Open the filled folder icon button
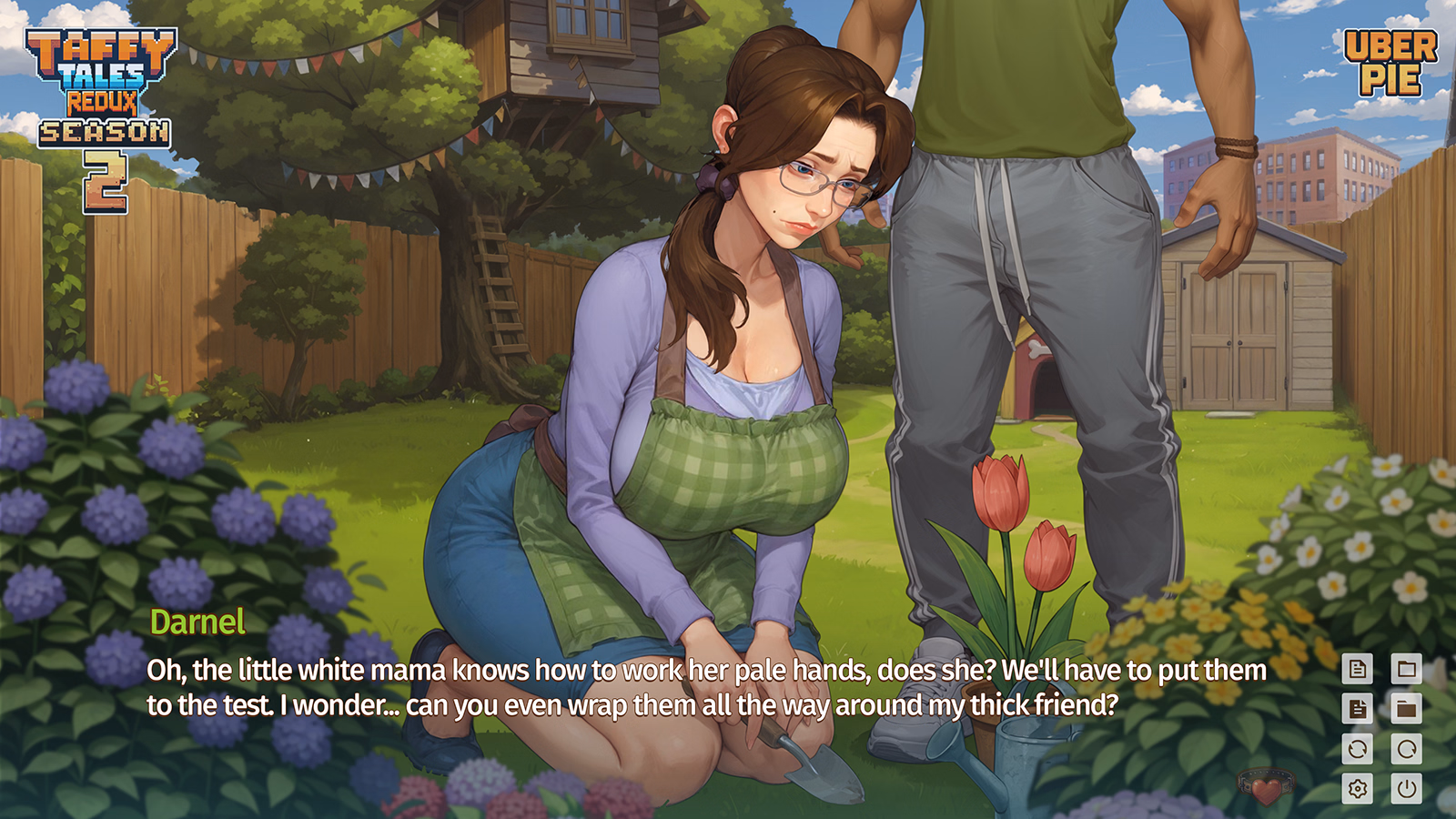The width and height of the screenshot is (1456, 819). tap(1406, 708)
